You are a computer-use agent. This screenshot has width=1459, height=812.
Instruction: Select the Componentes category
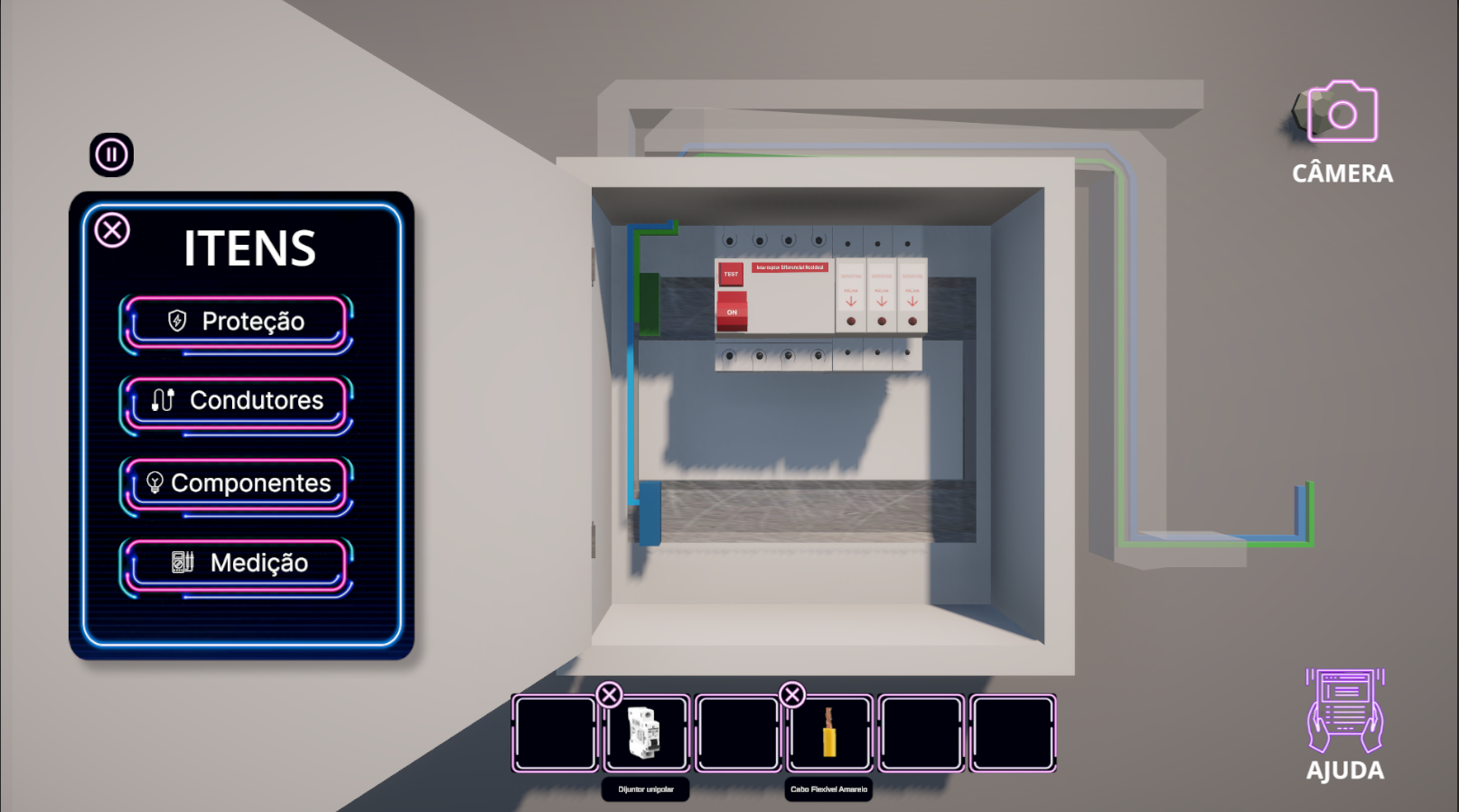[x=236, y=483]
